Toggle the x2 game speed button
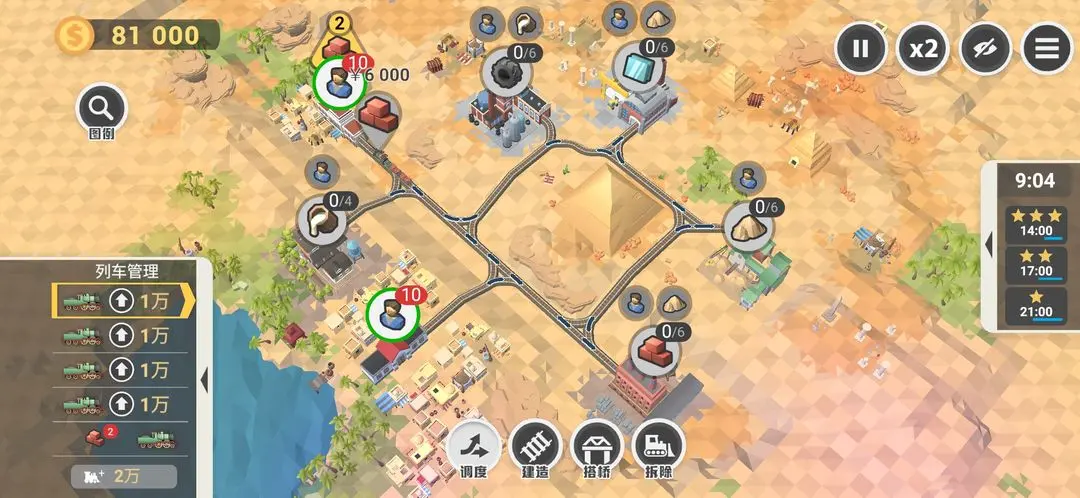The image size is (1080, 498). [x=922, y=49]
